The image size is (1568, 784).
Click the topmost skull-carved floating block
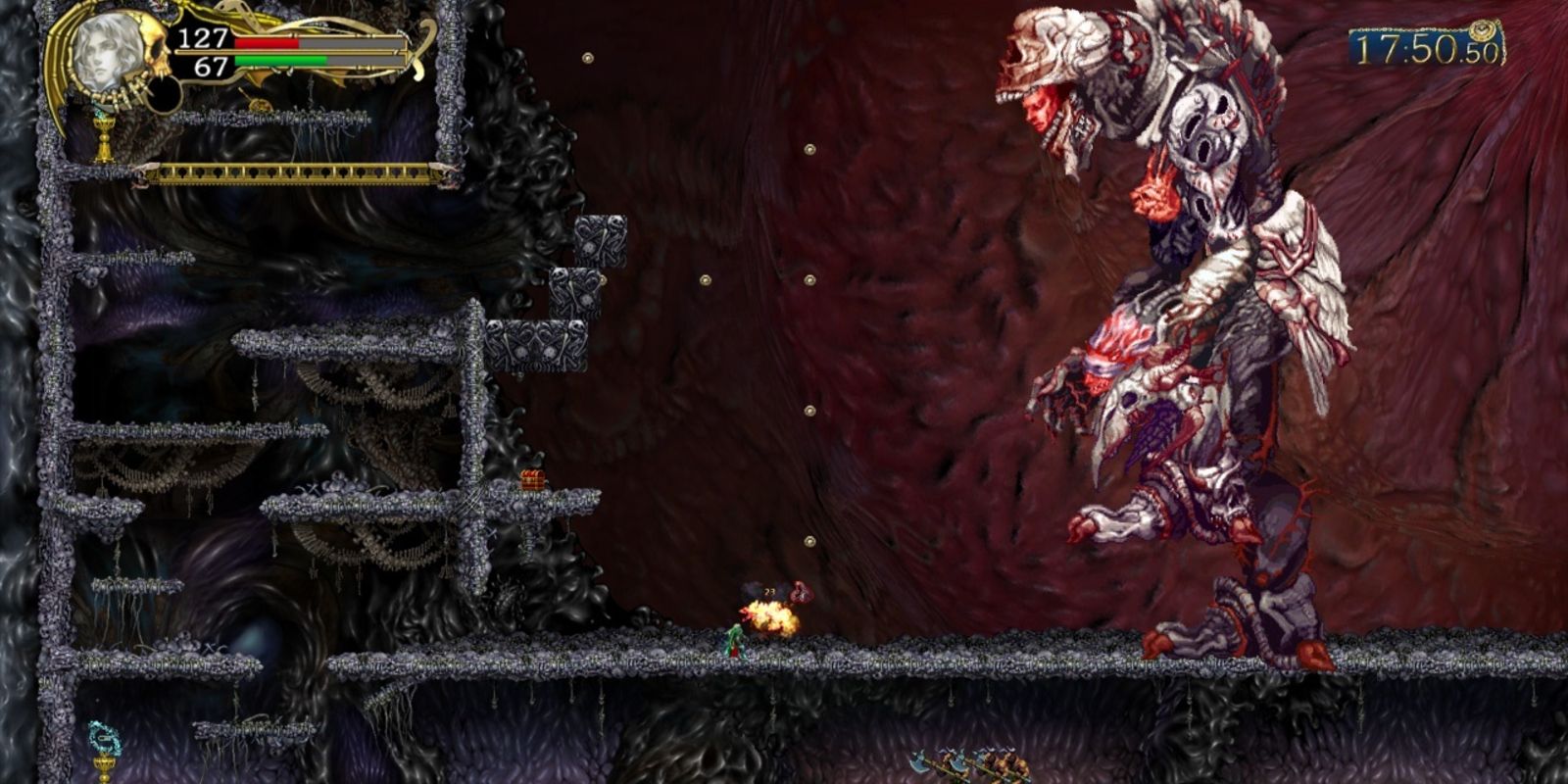[603, 240]
